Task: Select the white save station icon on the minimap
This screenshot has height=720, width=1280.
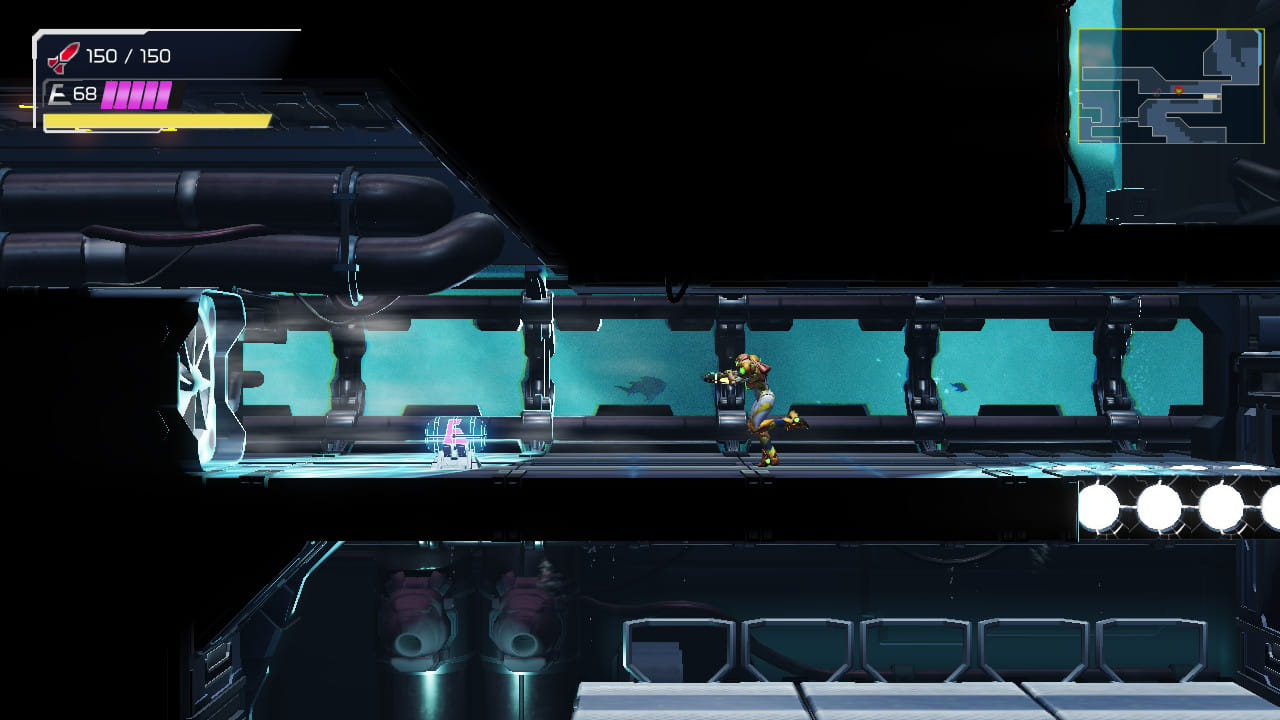Action: [1210, 96]
